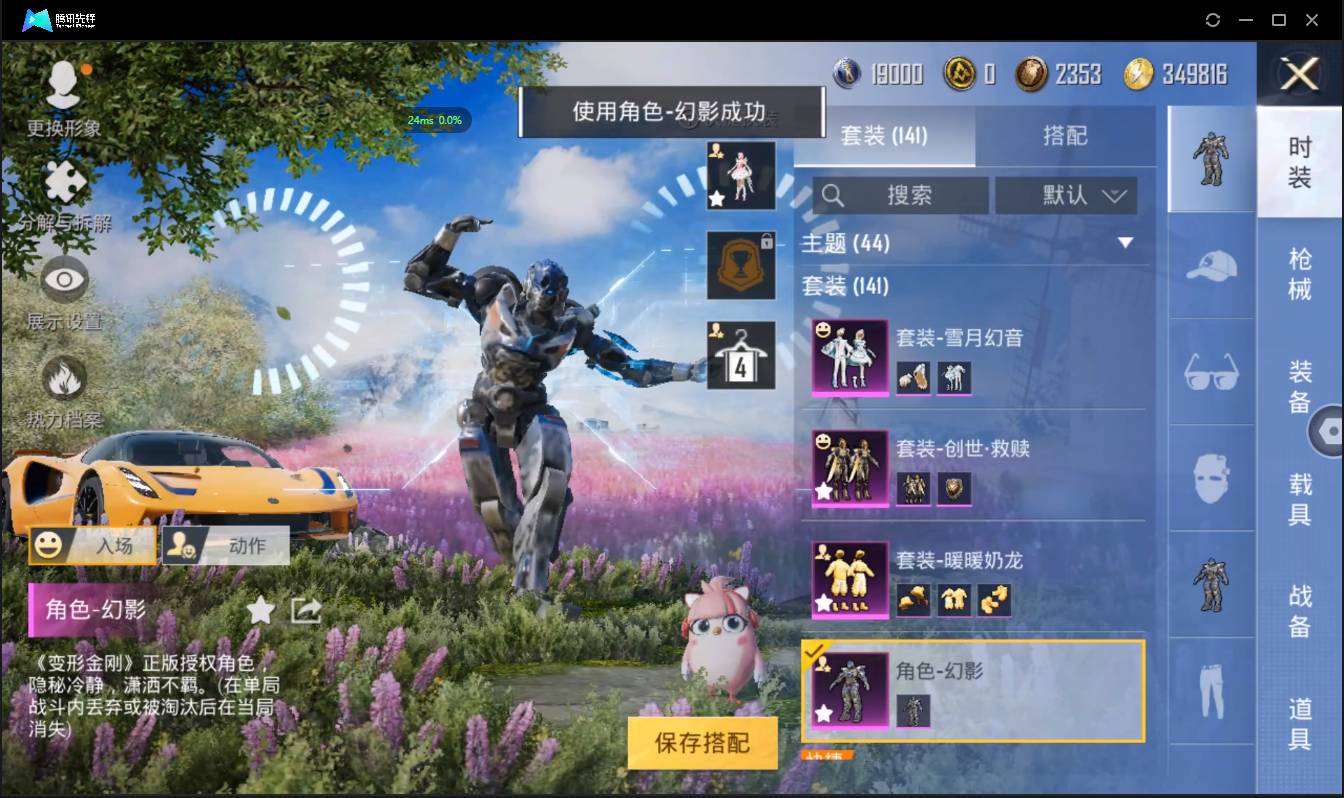Select the glasses category icon
This screenshot has height=798, width=1344.
(1210, 371)
